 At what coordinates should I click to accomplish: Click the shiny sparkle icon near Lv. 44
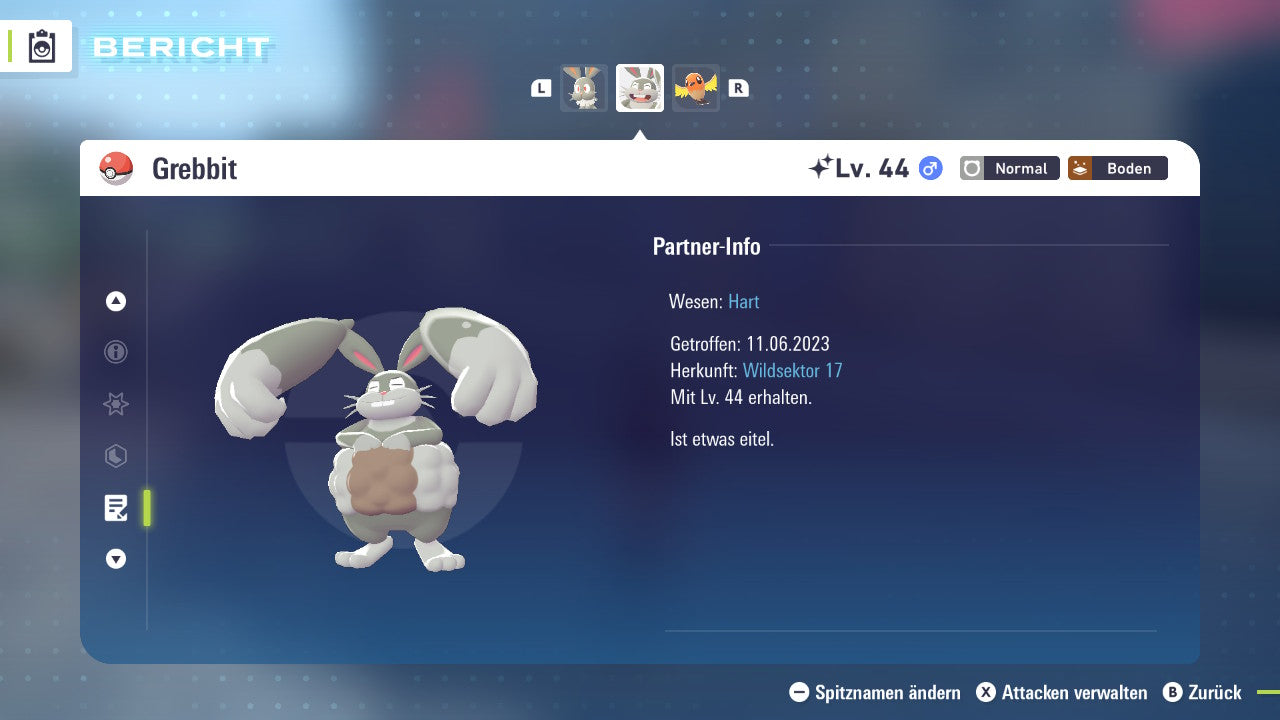[822, 166]
